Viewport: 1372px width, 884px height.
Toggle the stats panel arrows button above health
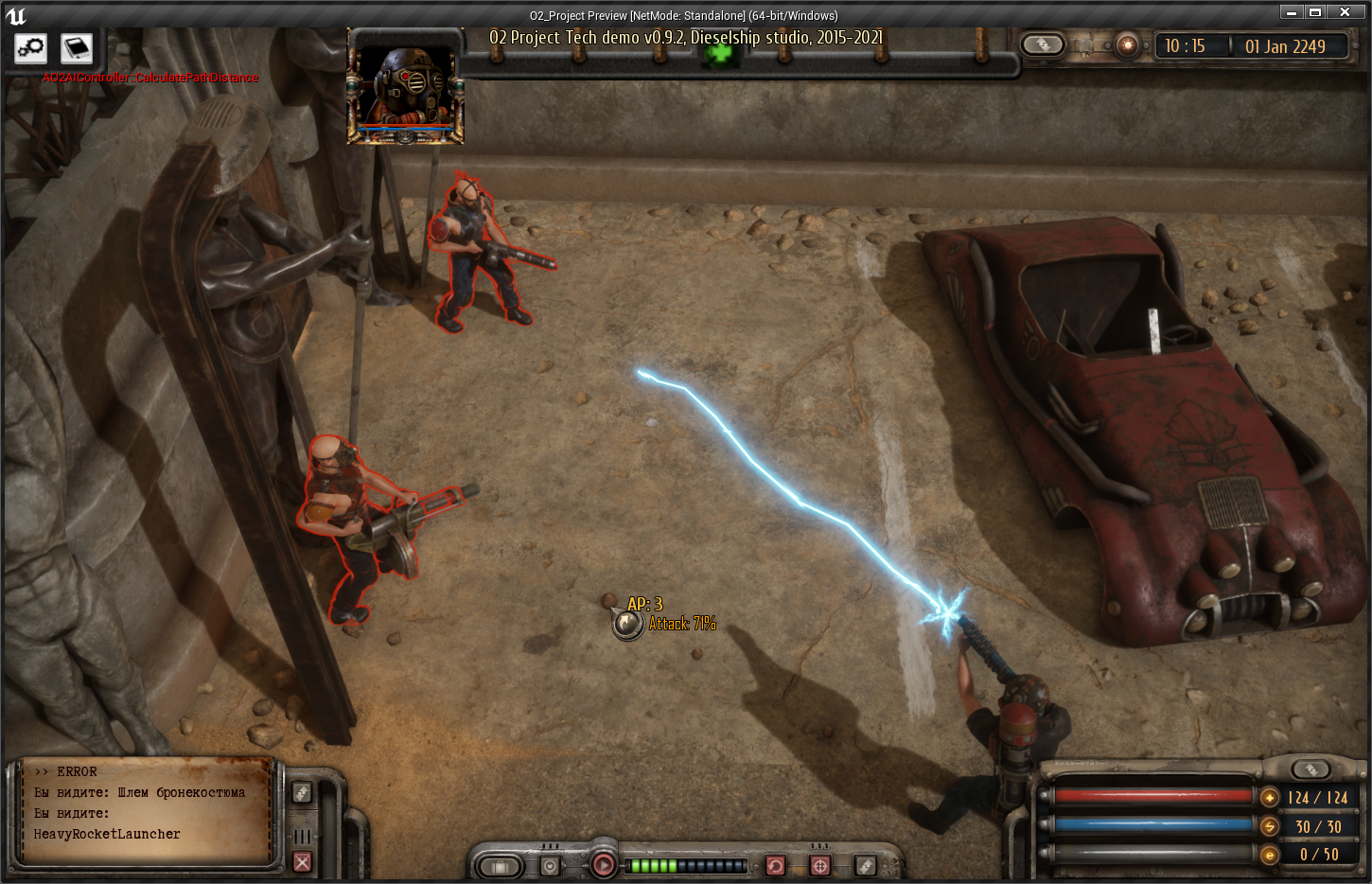pos(1310,769)
